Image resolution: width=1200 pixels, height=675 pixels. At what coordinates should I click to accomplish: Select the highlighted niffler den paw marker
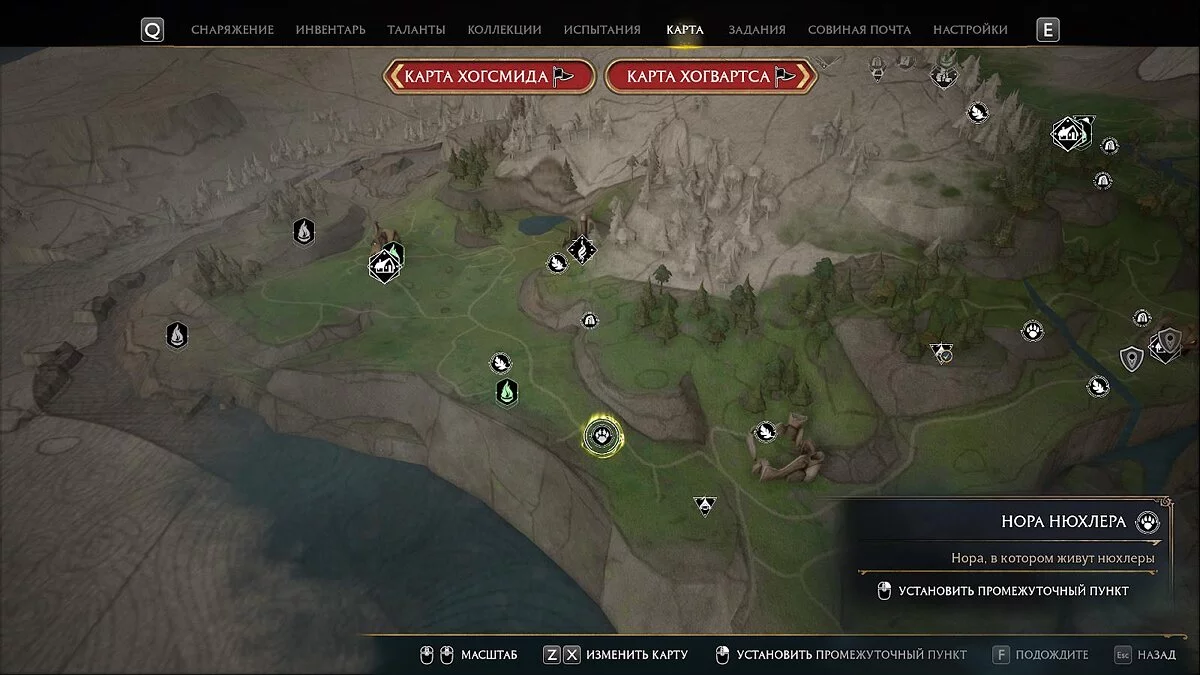point(603,435)
